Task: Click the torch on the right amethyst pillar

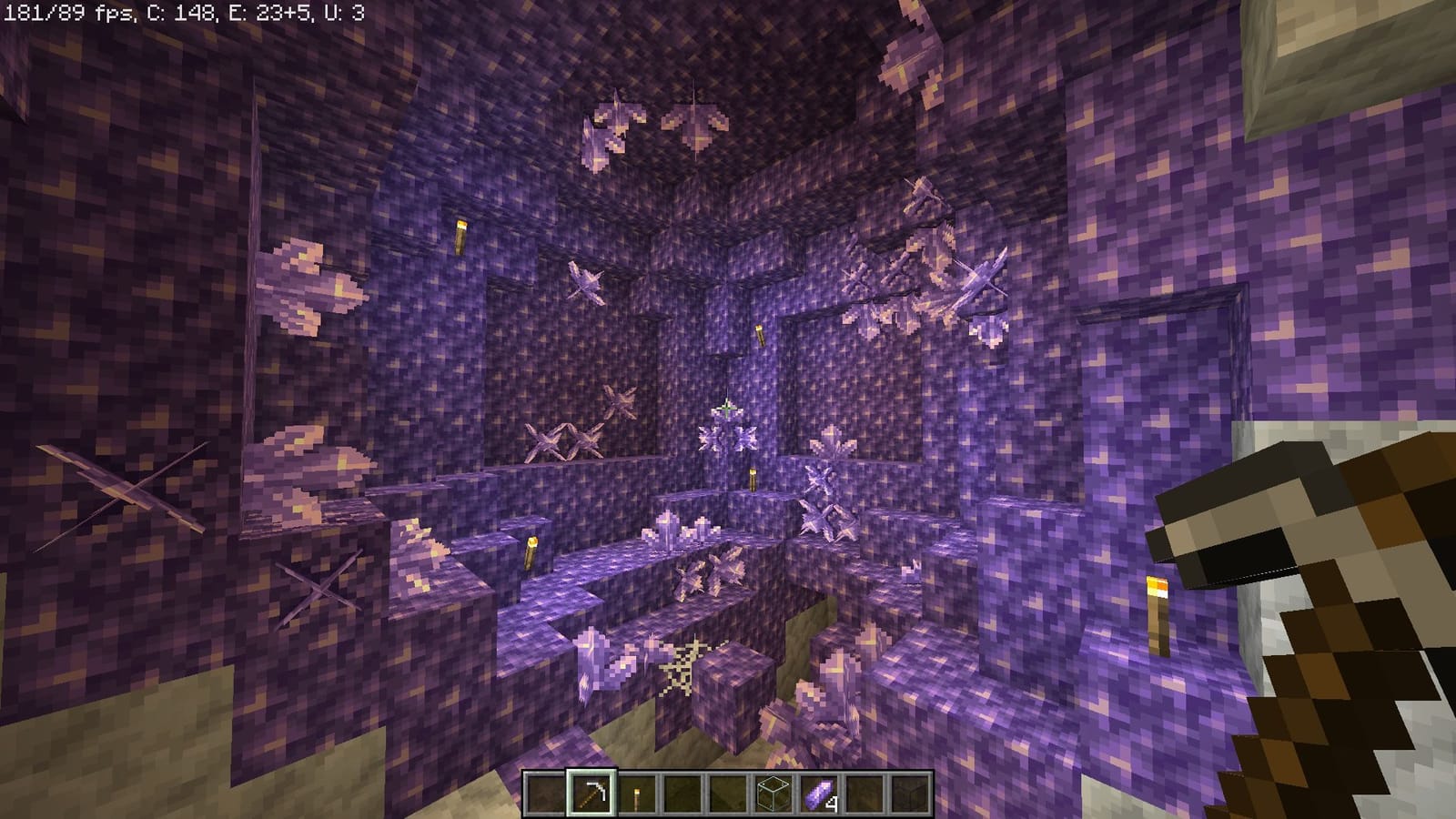Action: [1157, 605]
